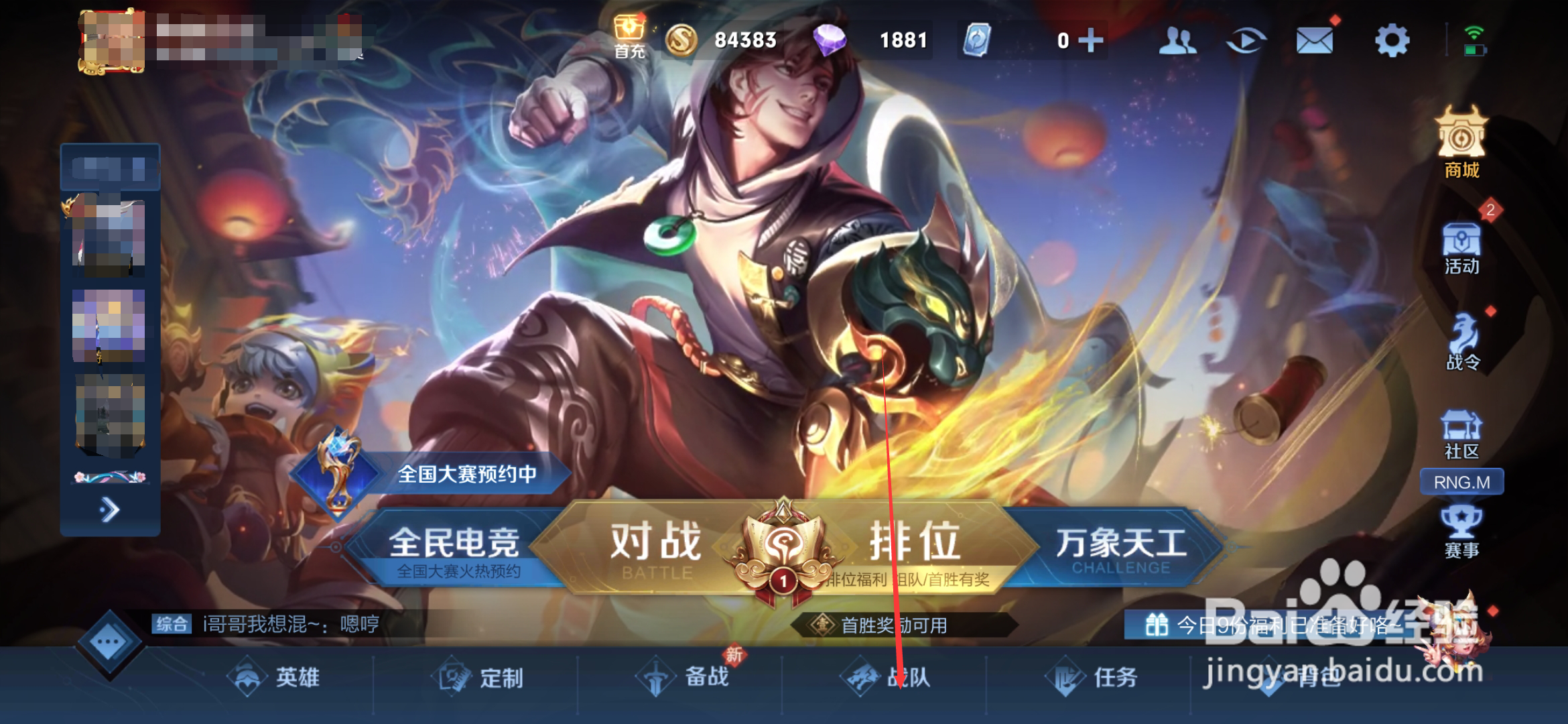Screen dimensions: 1568x724
Task: Open the friends list icon
Action: (x=1179, y=40)
